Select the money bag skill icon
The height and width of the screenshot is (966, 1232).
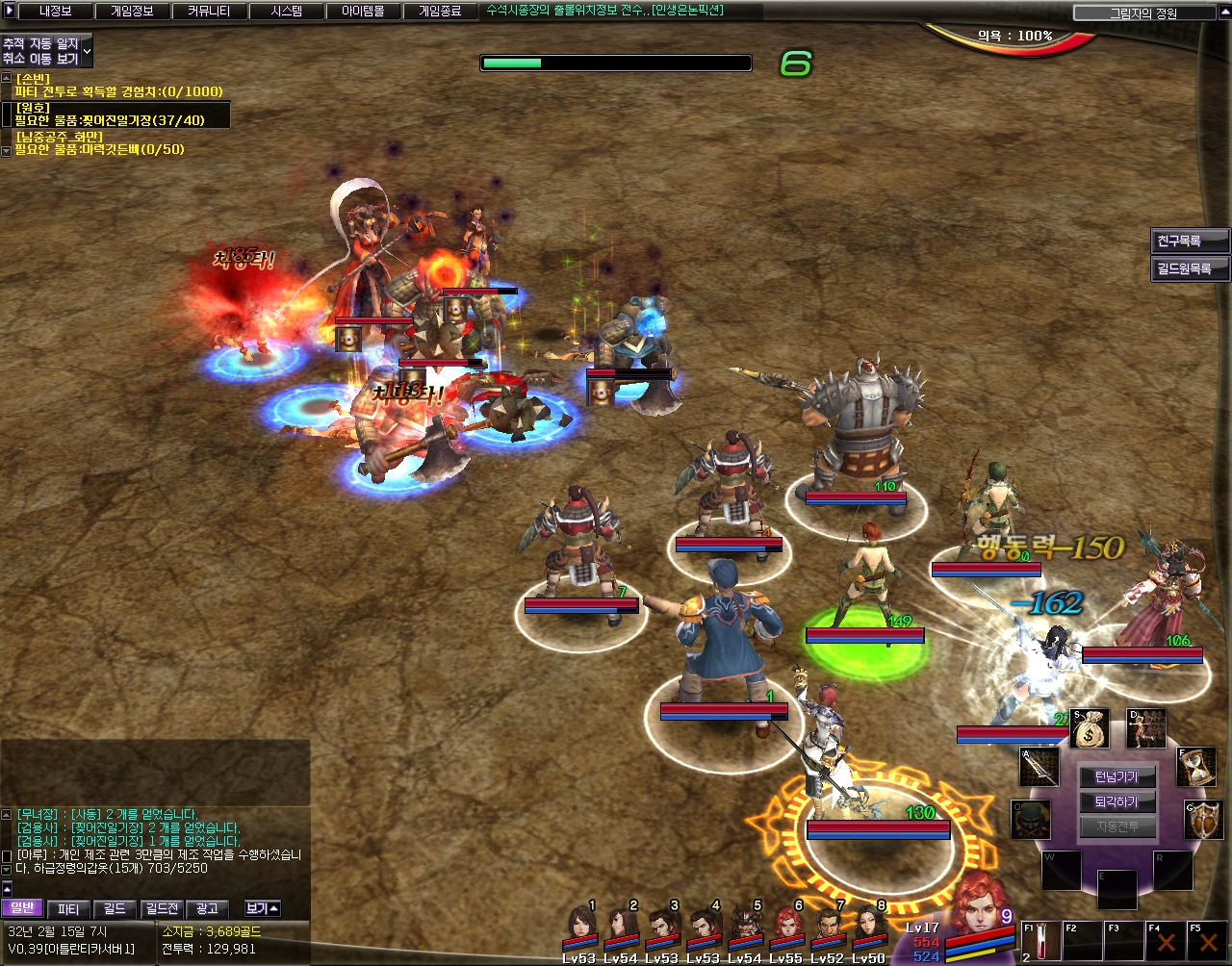point(1091,728)
